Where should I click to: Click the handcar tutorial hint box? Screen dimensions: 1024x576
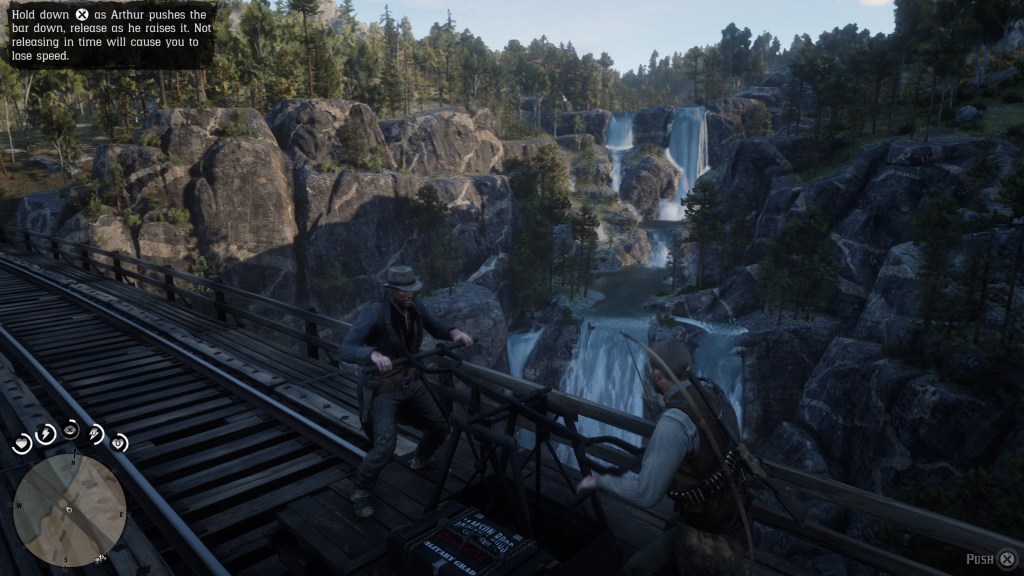108,35
